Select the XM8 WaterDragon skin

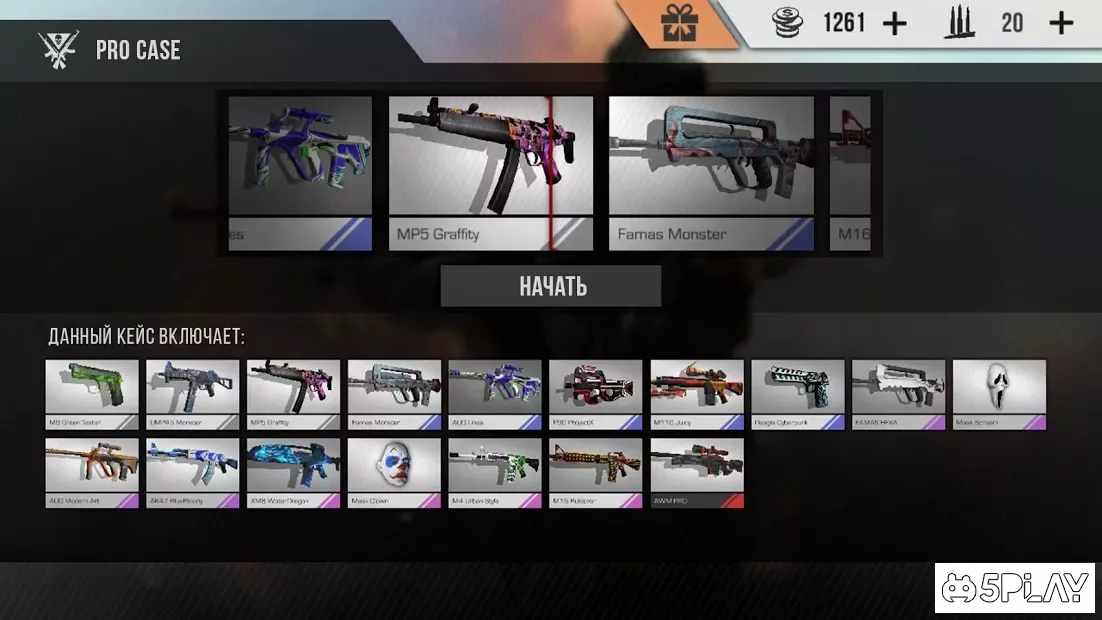click(x=294, y=471)
